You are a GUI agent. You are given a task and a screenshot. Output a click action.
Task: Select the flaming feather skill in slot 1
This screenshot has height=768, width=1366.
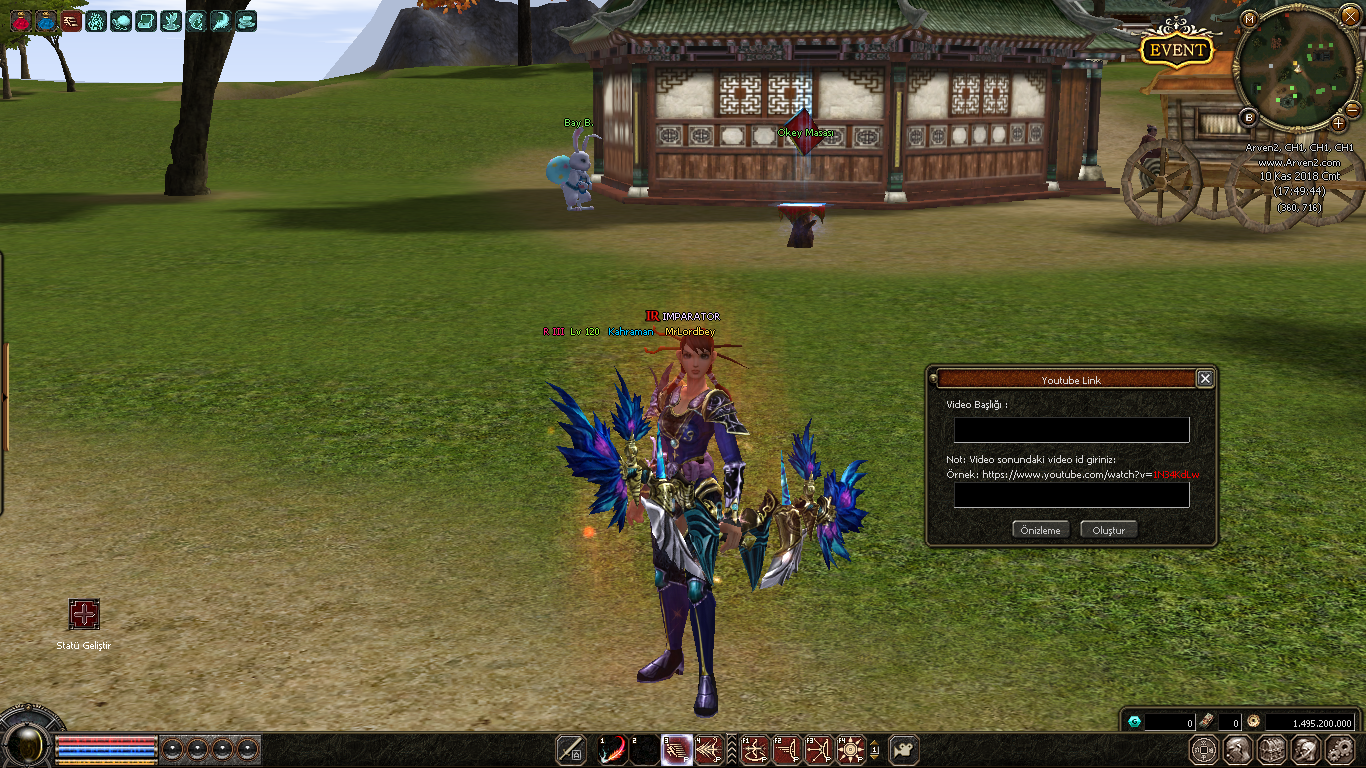tap(613, 749)
